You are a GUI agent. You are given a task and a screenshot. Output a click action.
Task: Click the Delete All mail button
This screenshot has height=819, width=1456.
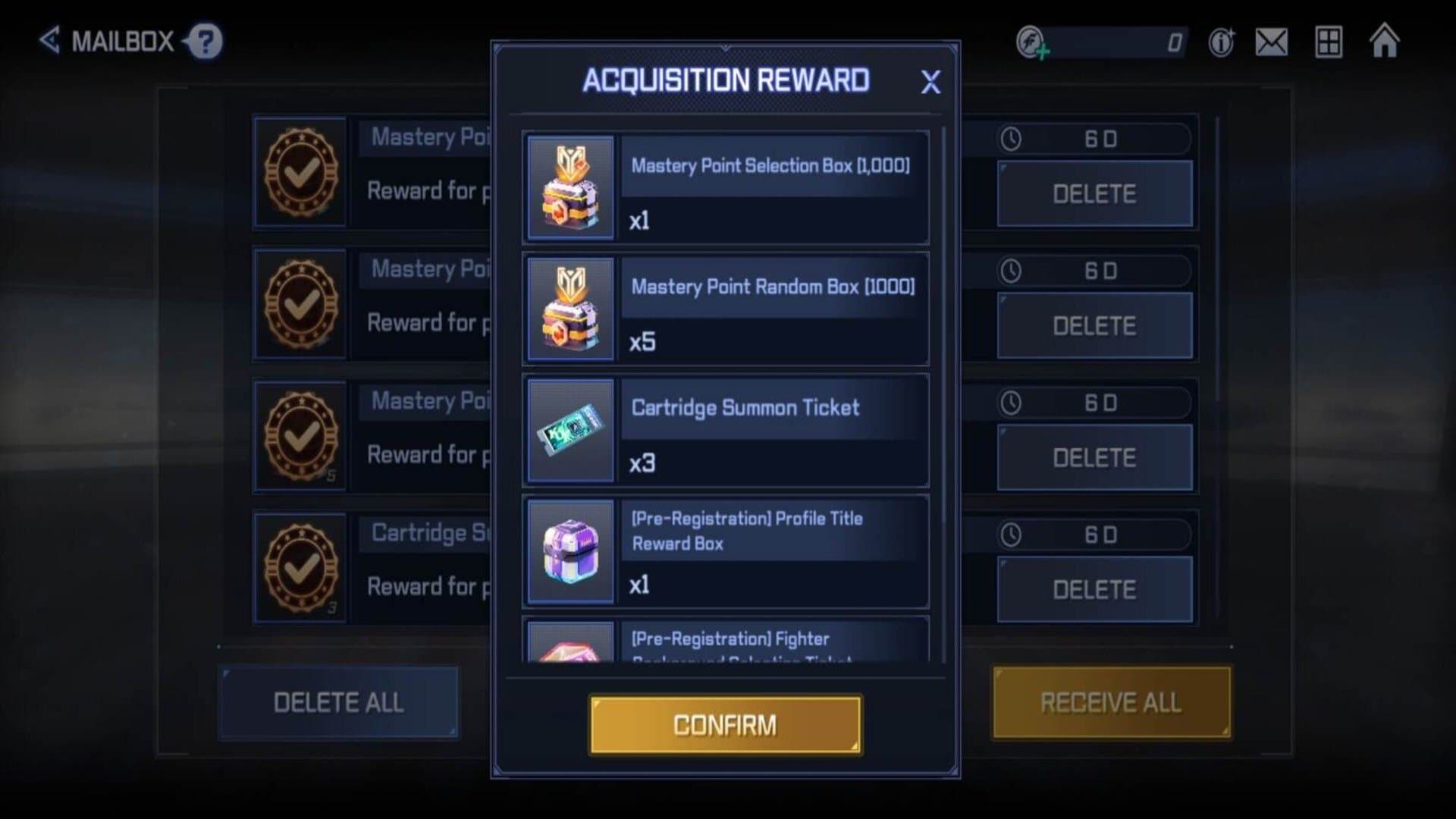(338, 702)
